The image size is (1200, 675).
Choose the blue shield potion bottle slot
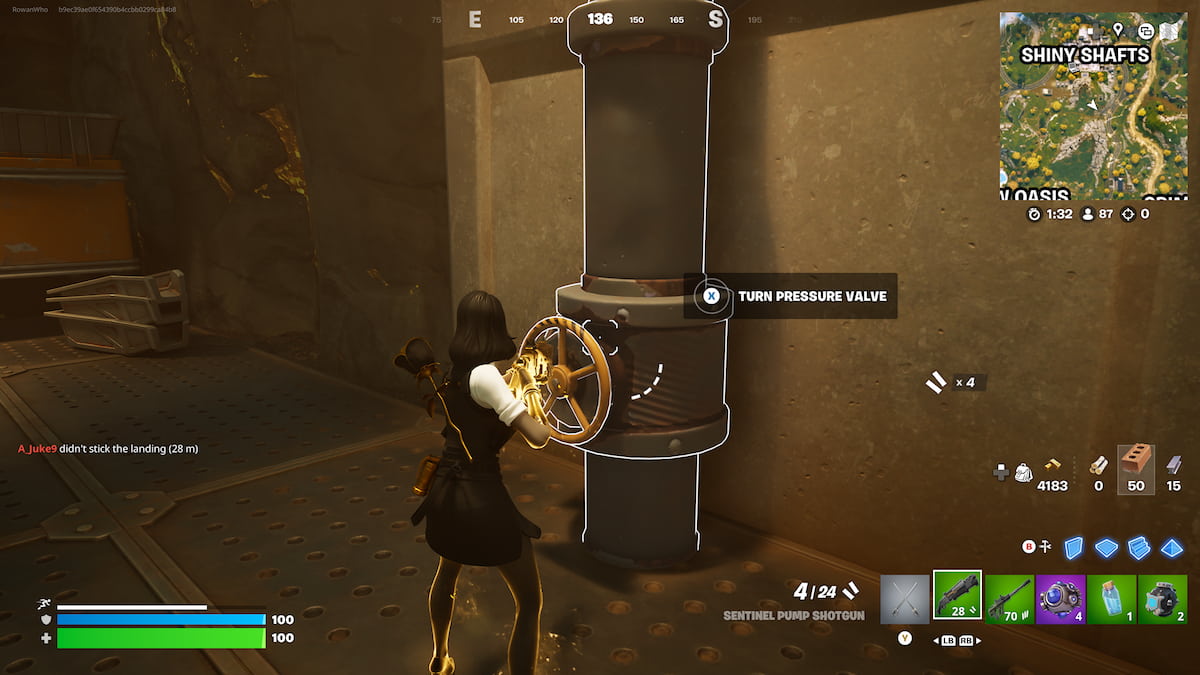(1111, 598)
